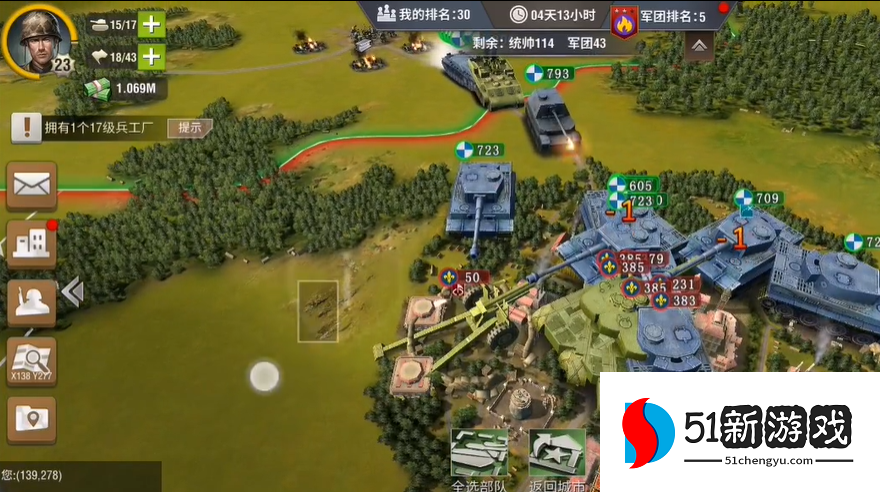
Task: Tap the plus button beside 18/43
Action: pos(151,56)
